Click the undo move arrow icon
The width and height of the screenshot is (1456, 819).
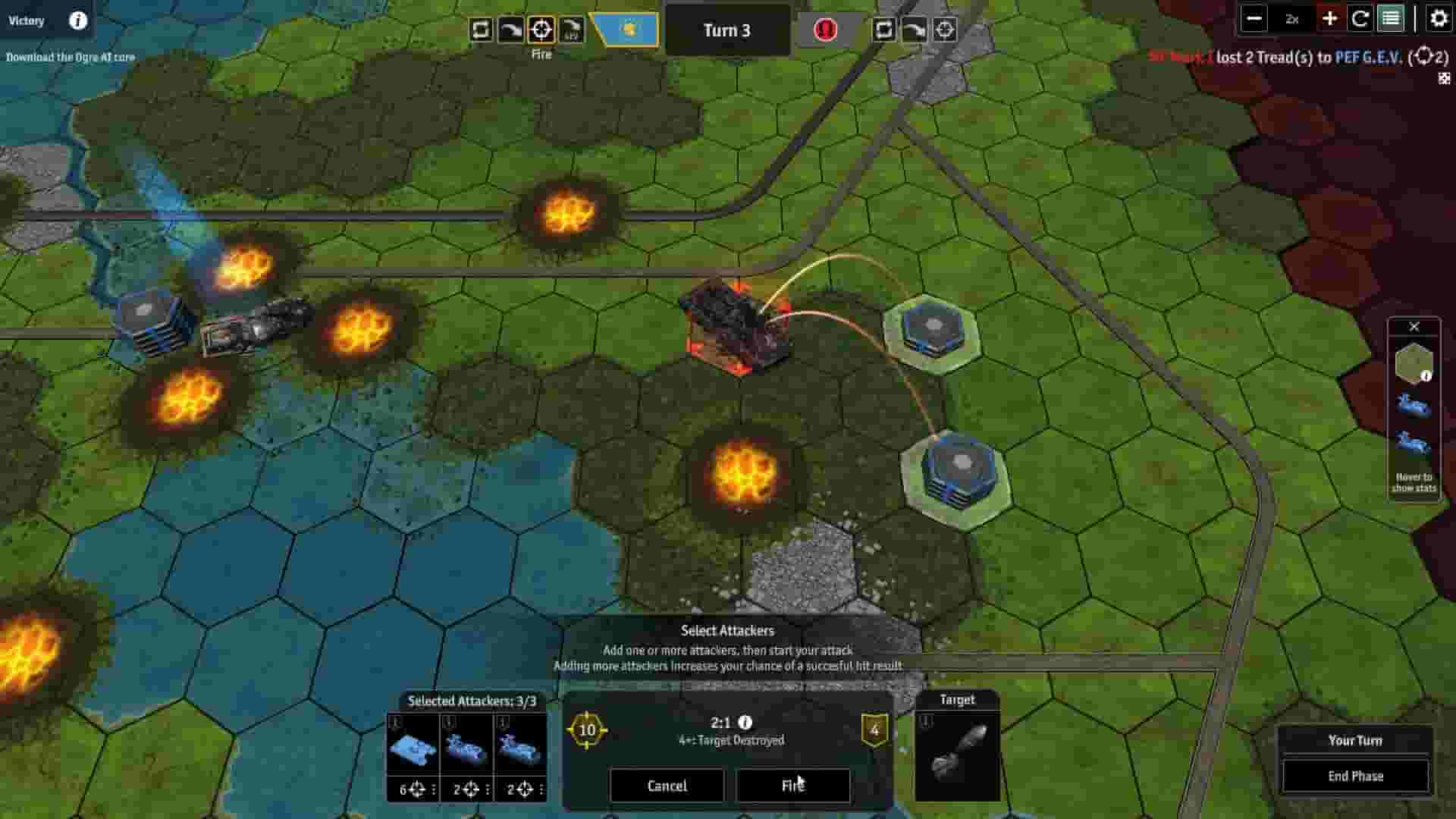point(511,30)
